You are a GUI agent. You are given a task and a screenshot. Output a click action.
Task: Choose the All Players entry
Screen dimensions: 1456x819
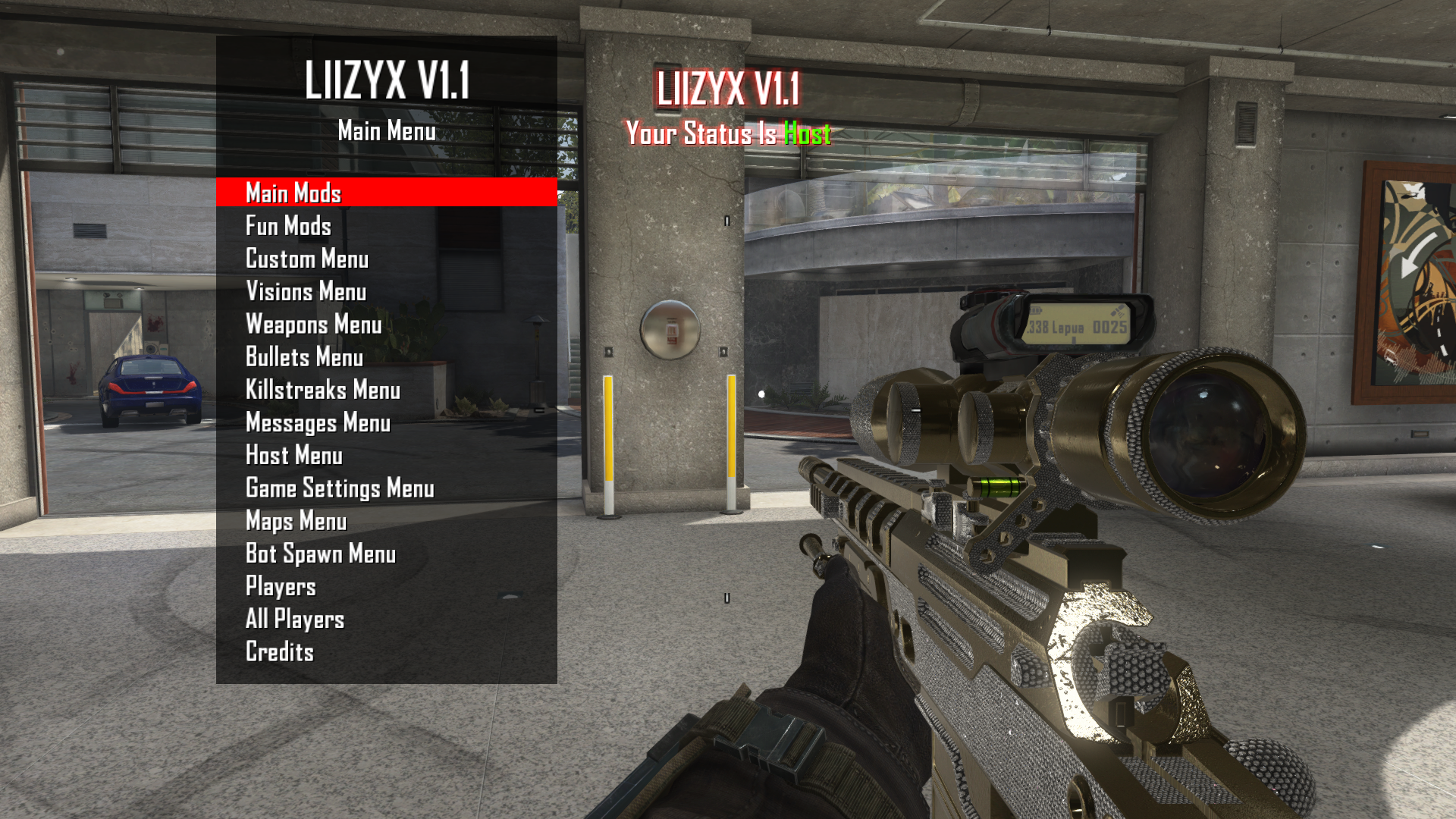tap(295, 619)
